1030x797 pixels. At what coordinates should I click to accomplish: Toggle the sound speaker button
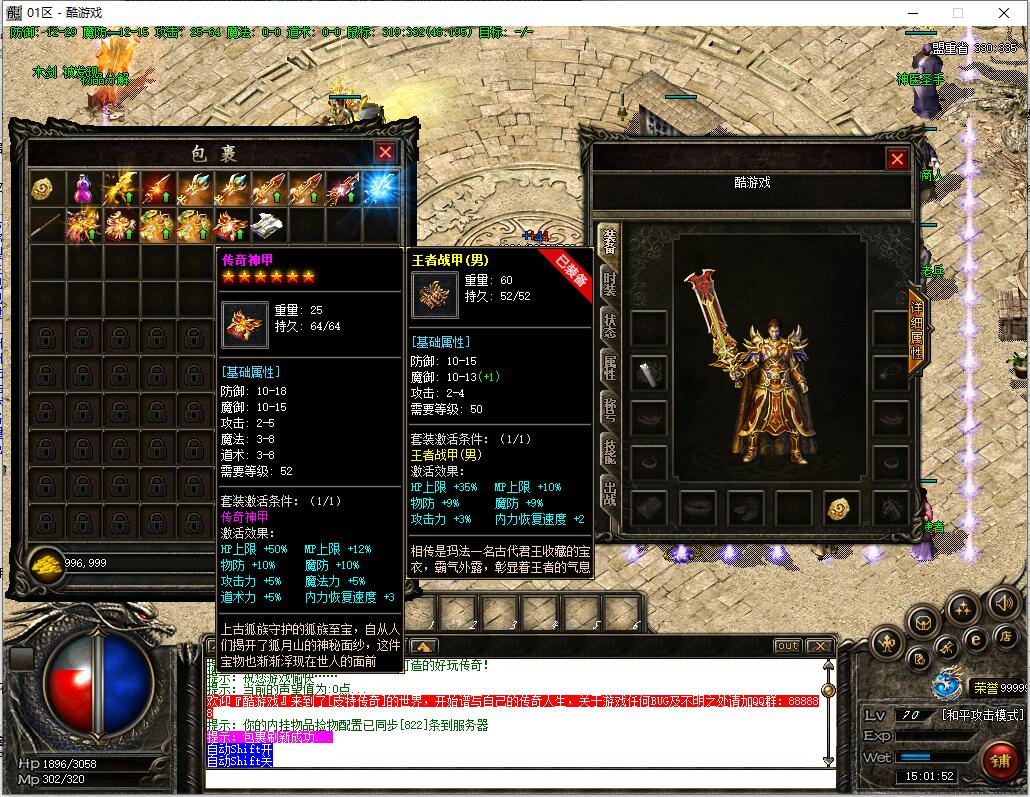pos(1002,603)
